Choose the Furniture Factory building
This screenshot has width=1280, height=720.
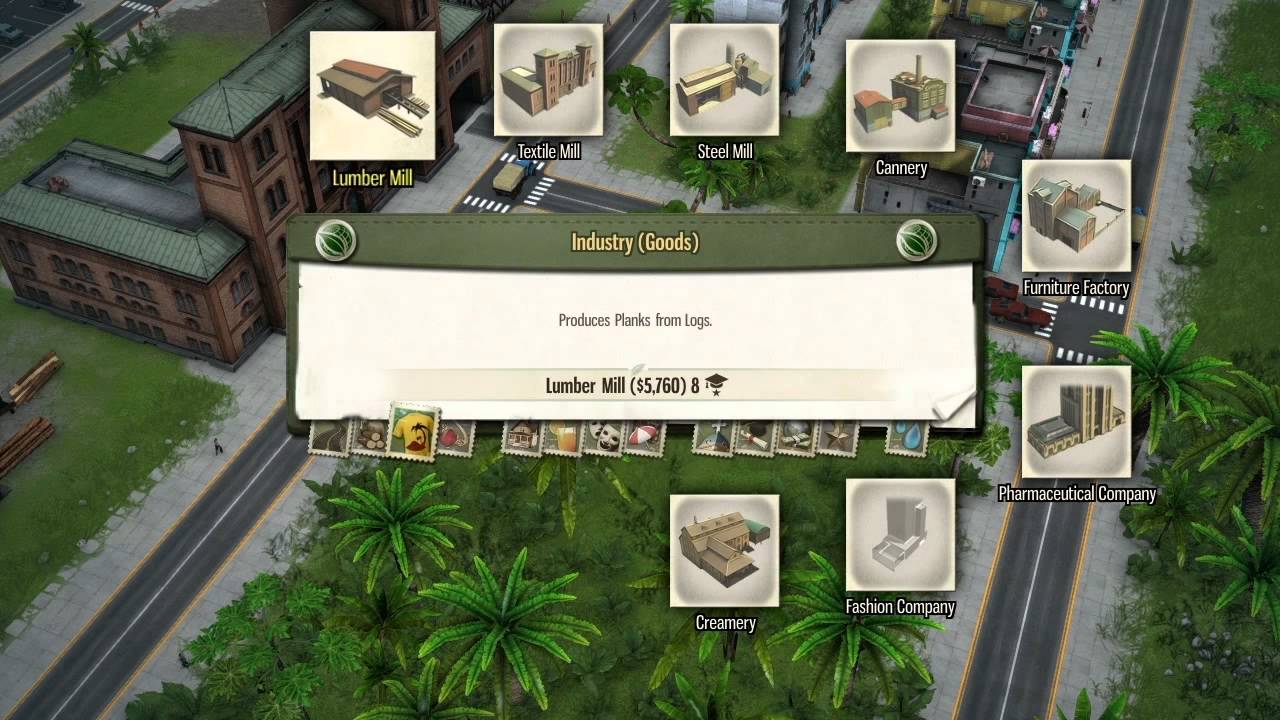pos(1076,216)
